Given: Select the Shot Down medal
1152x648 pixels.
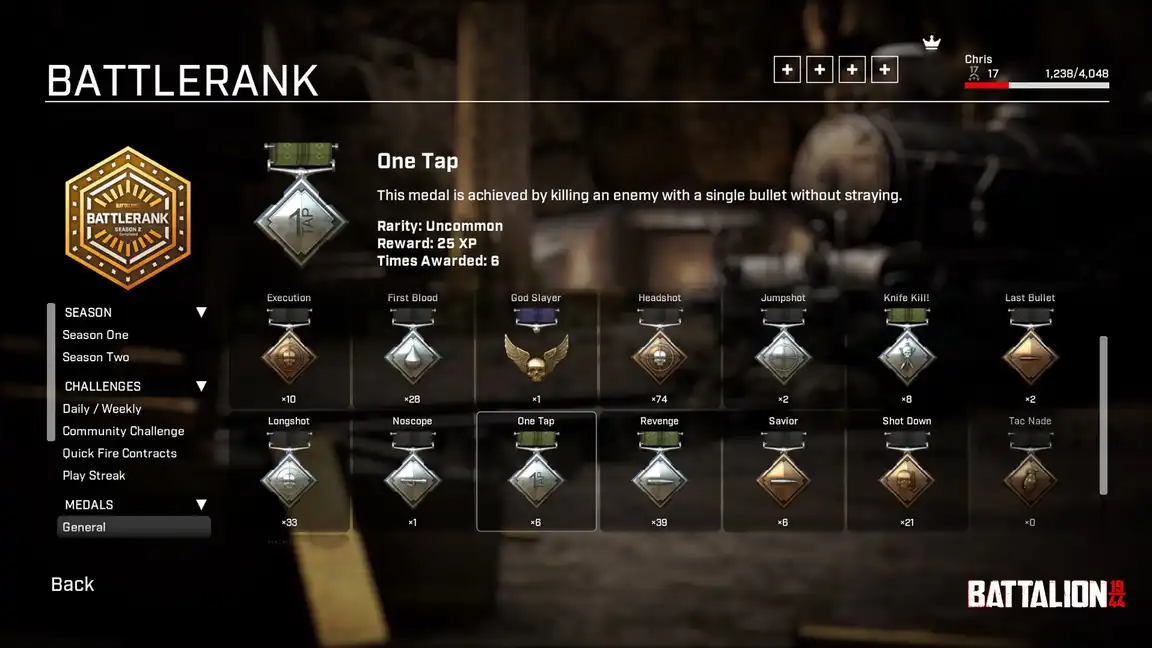Looking at the screenshot, I should (907, 473).
